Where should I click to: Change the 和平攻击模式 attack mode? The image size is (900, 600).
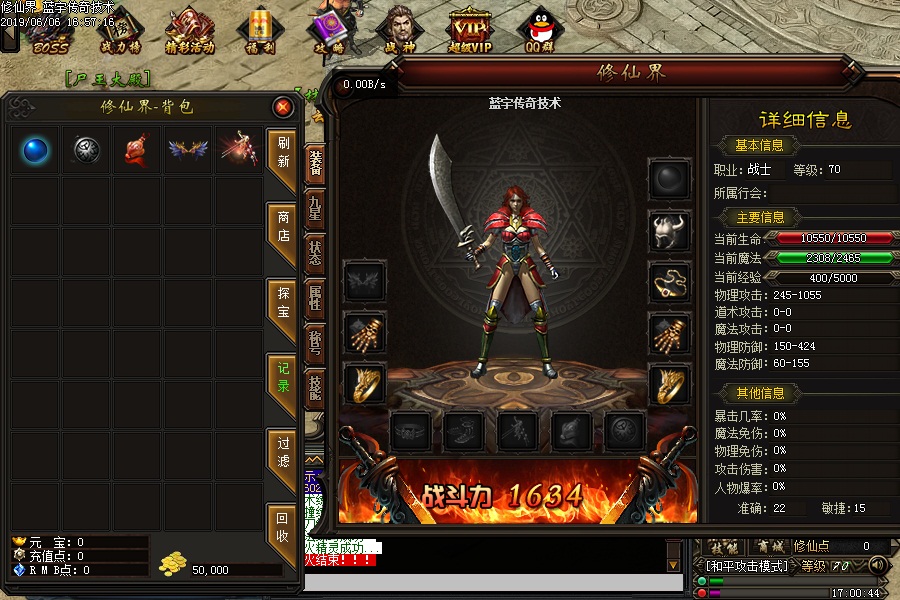point(746,565)
